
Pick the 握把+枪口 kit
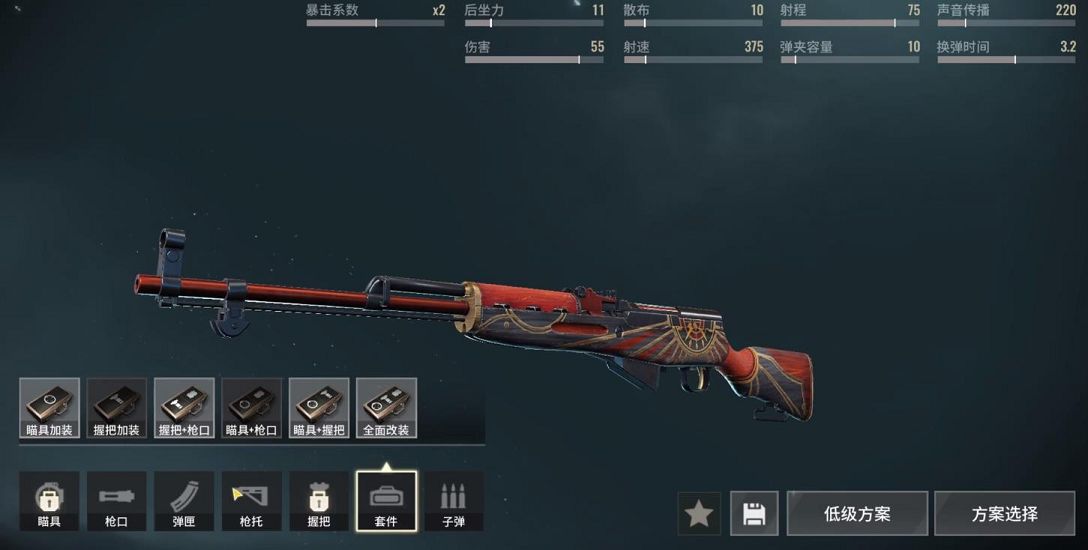tap(184, 408)
